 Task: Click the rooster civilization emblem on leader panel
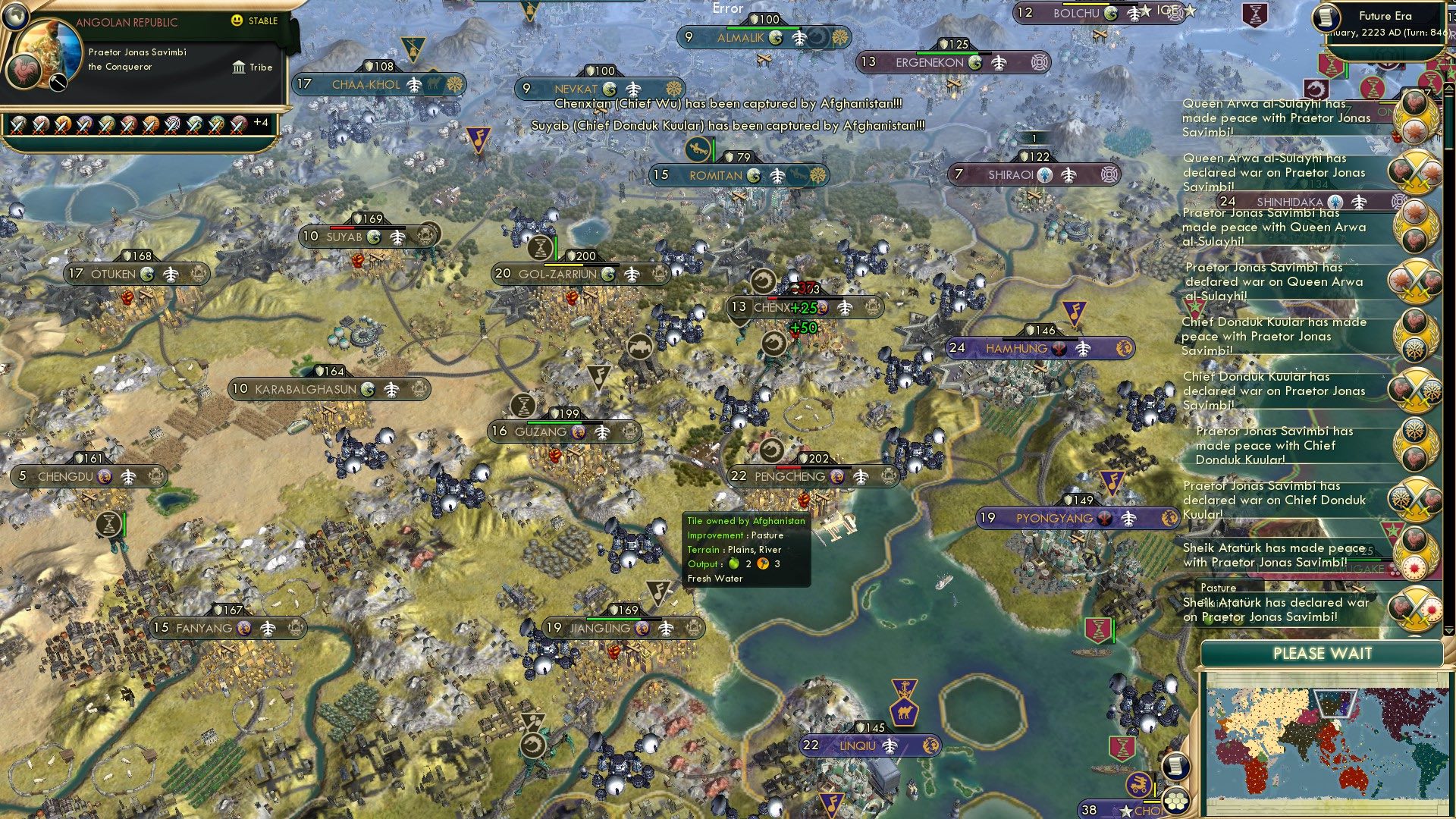[x=24, y=71]
